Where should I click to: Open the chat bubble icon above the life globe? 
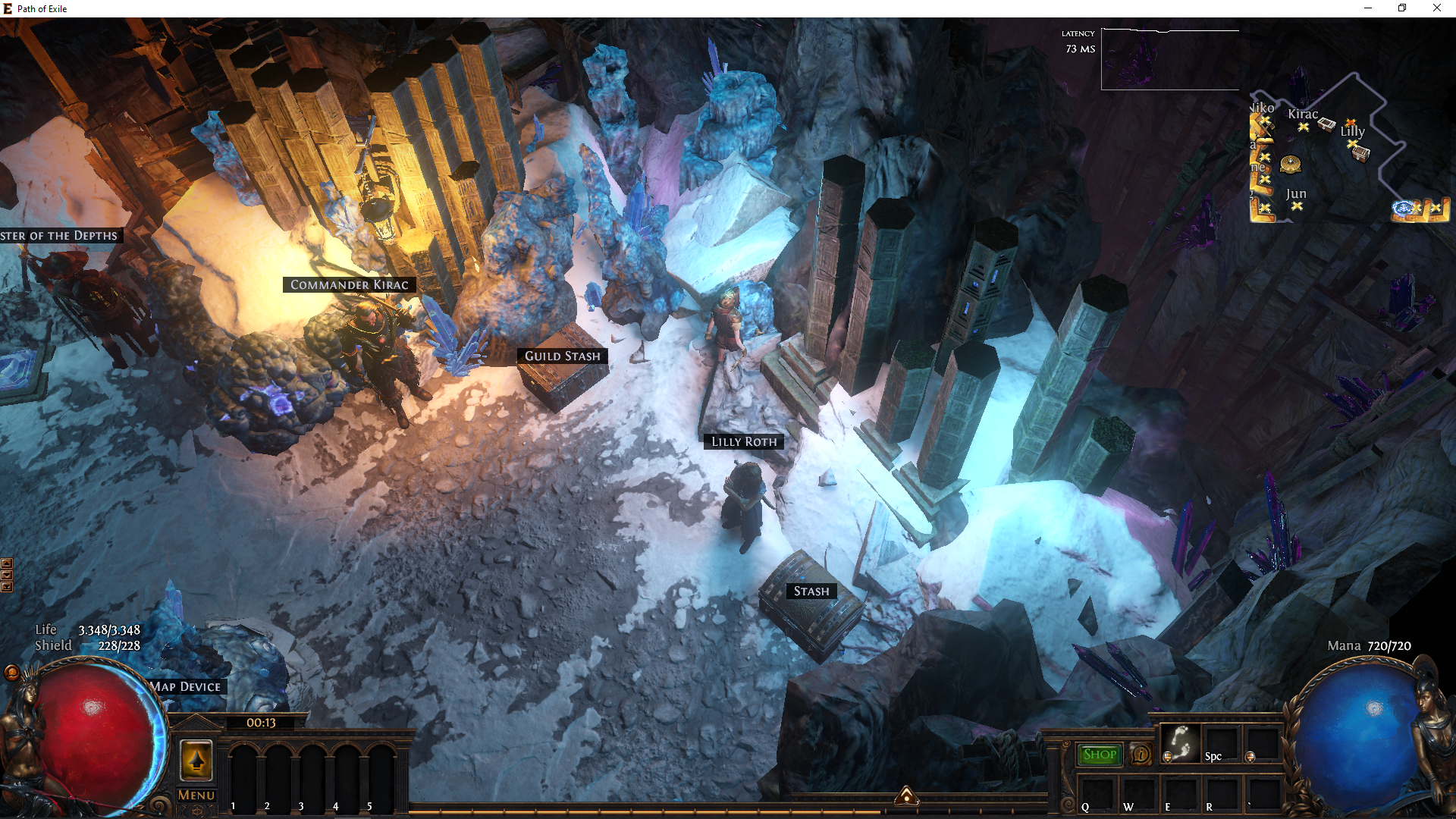pyautogui.click(x=11, y=673)
